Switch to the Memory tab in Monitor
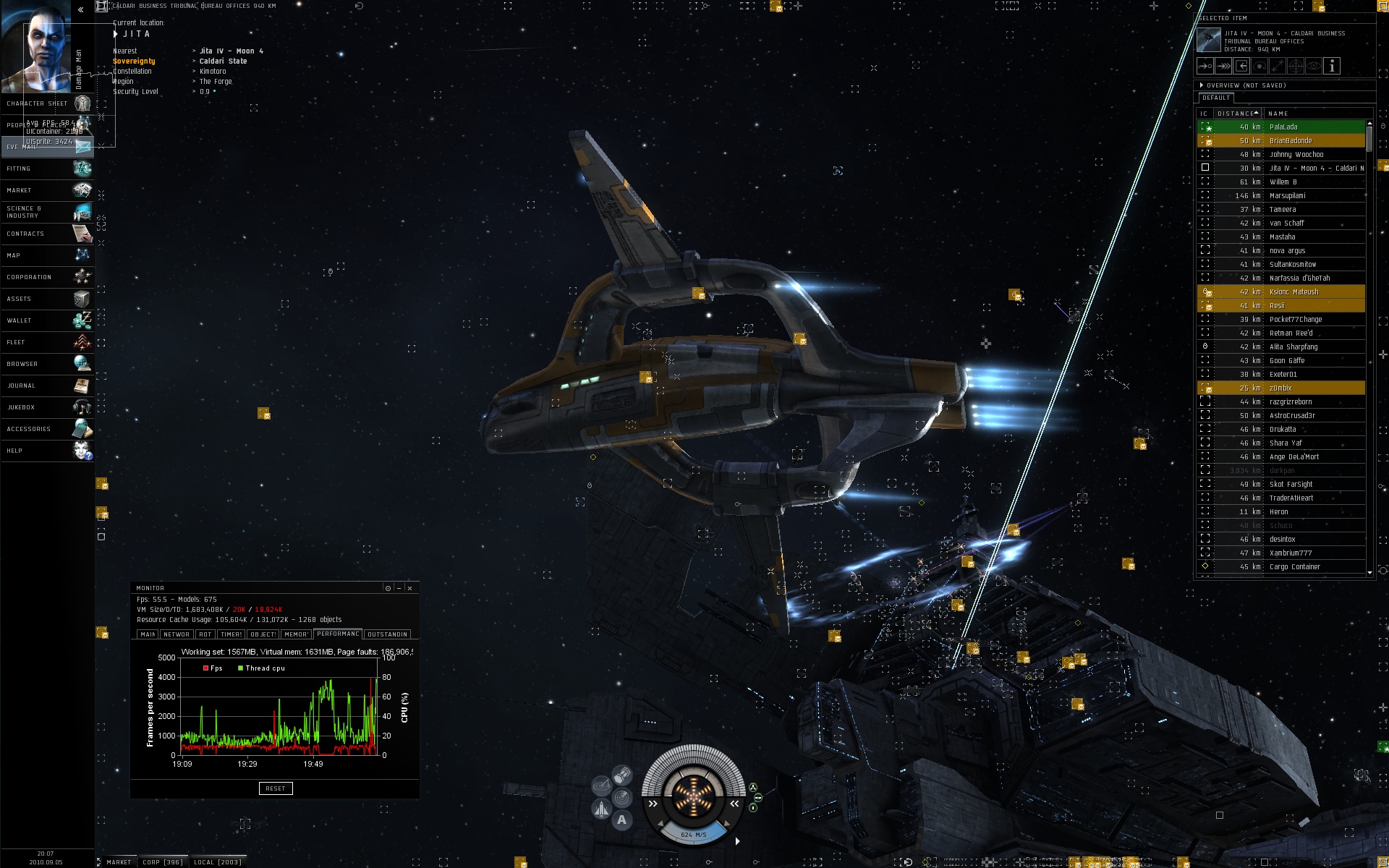 tap(296, 634)
